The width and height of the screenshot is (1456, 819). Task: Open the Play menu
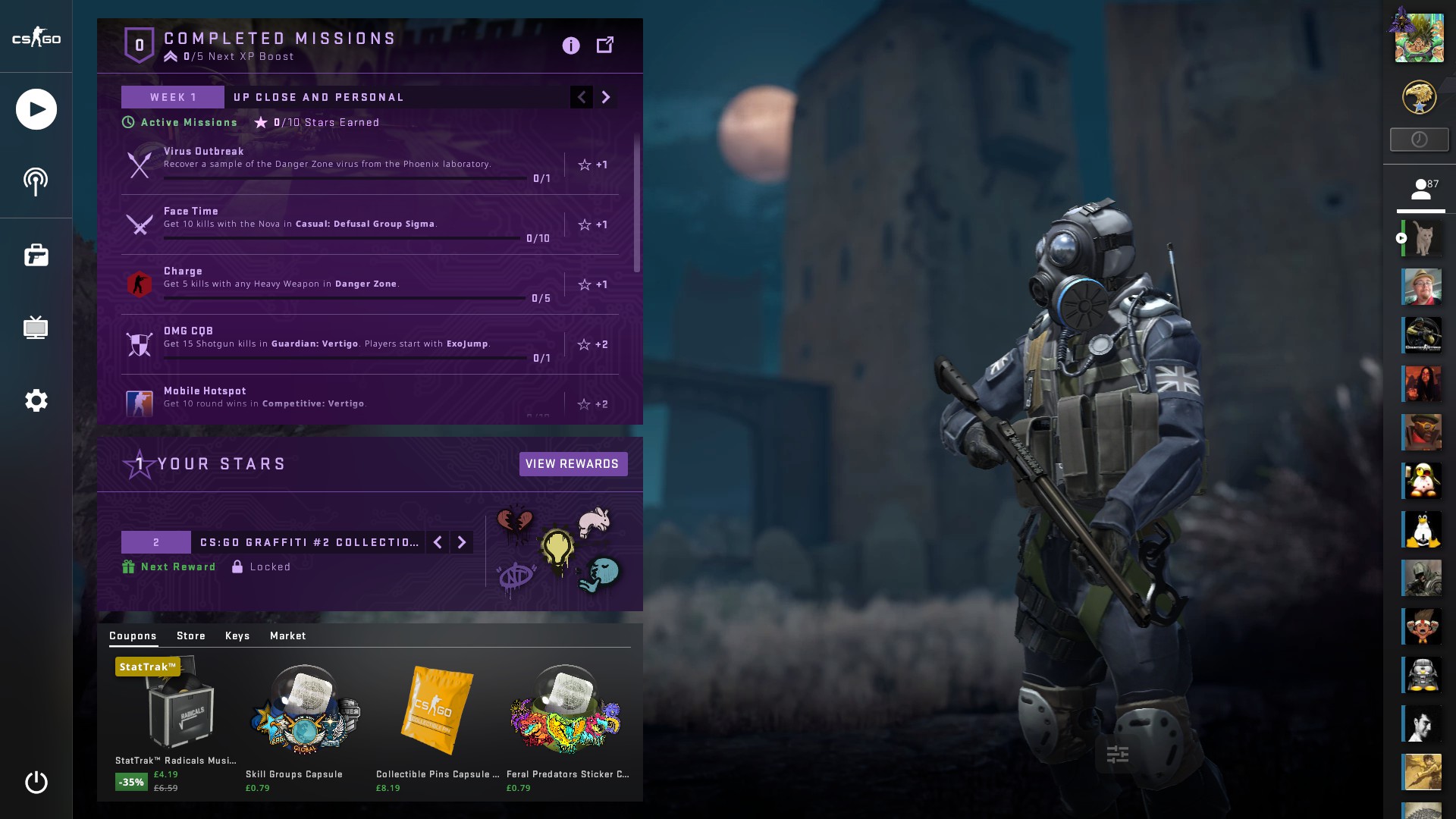[36, 109]
